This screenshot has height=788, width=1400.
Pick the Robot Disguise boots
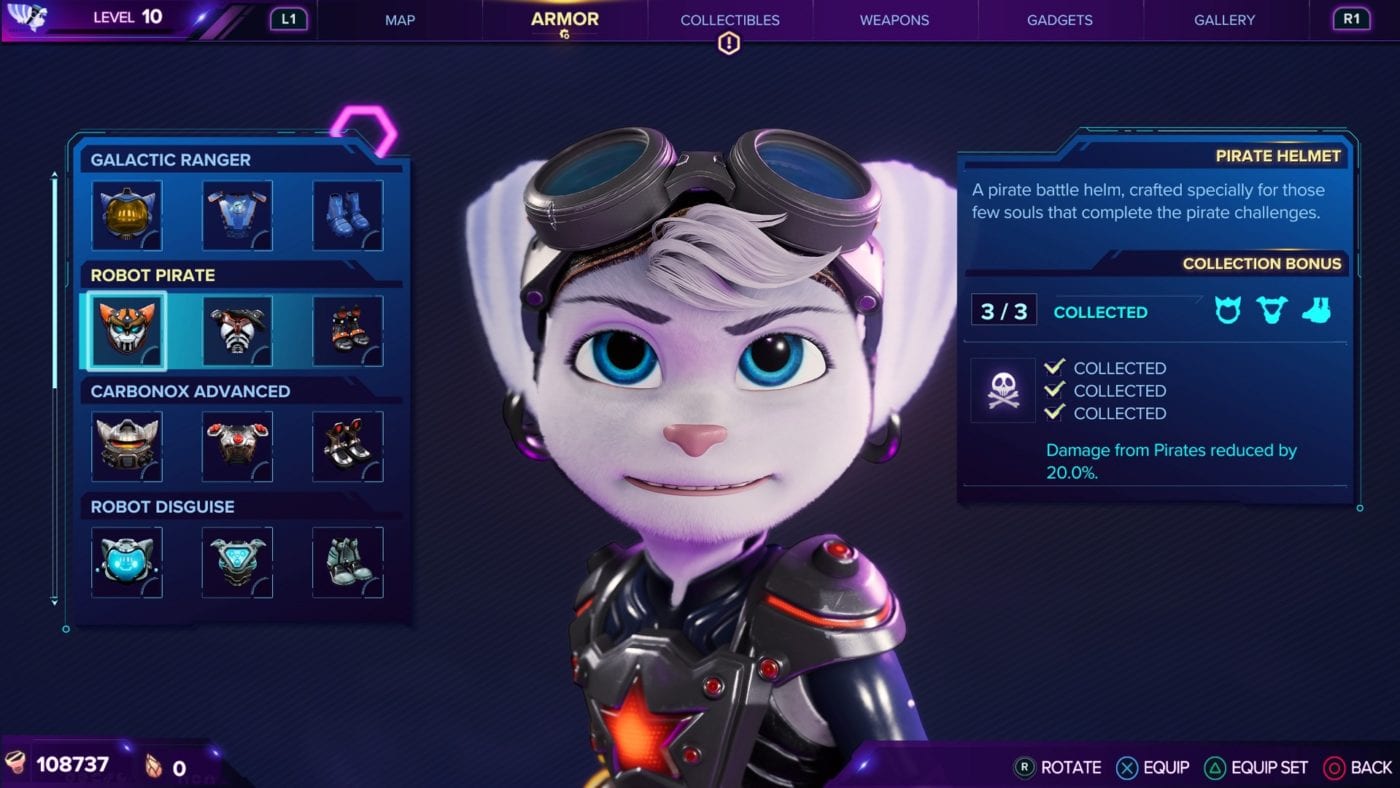[x=347, y=562]
